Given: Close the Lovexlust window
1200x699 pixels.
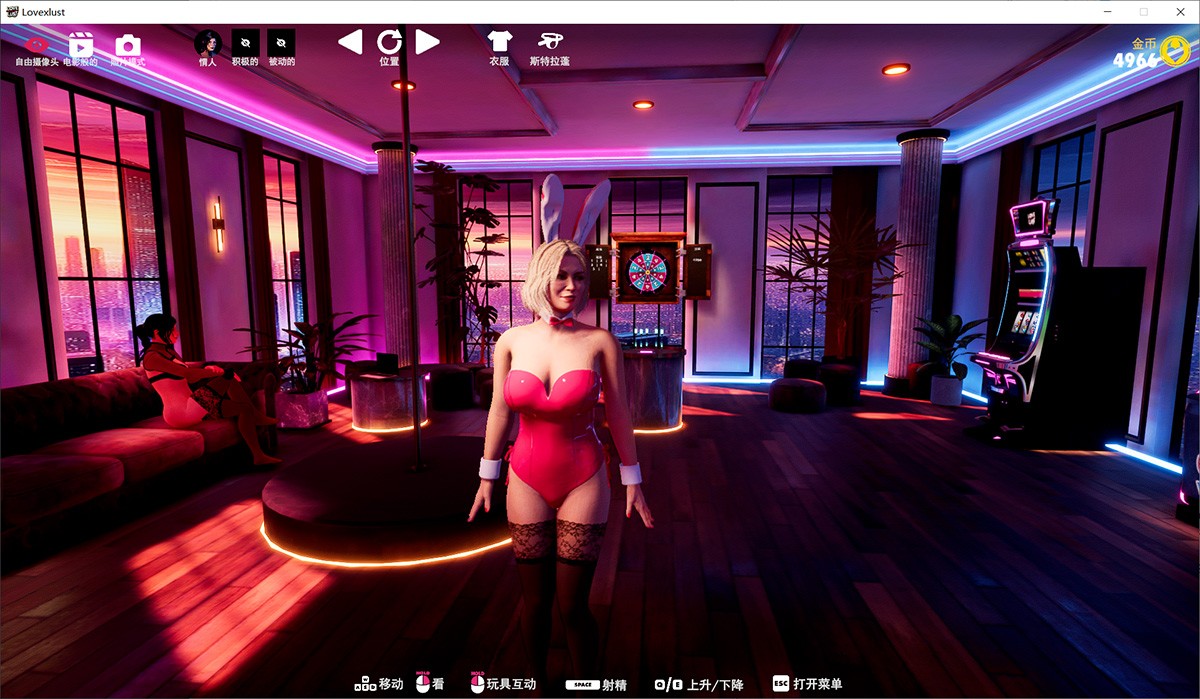Looking at the screenshot, I should [x=1180, y=11].
